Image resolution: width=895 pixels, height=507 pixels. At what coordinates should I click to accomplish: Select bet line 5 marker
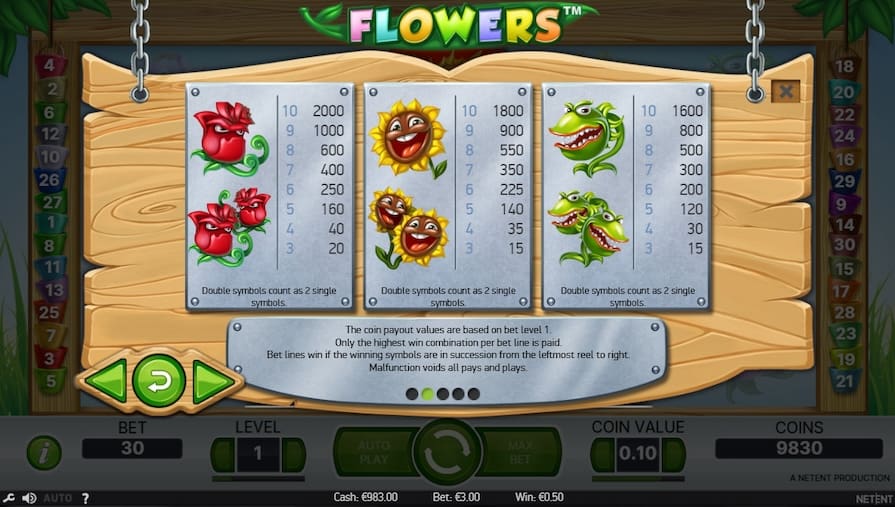coord(49,380)
